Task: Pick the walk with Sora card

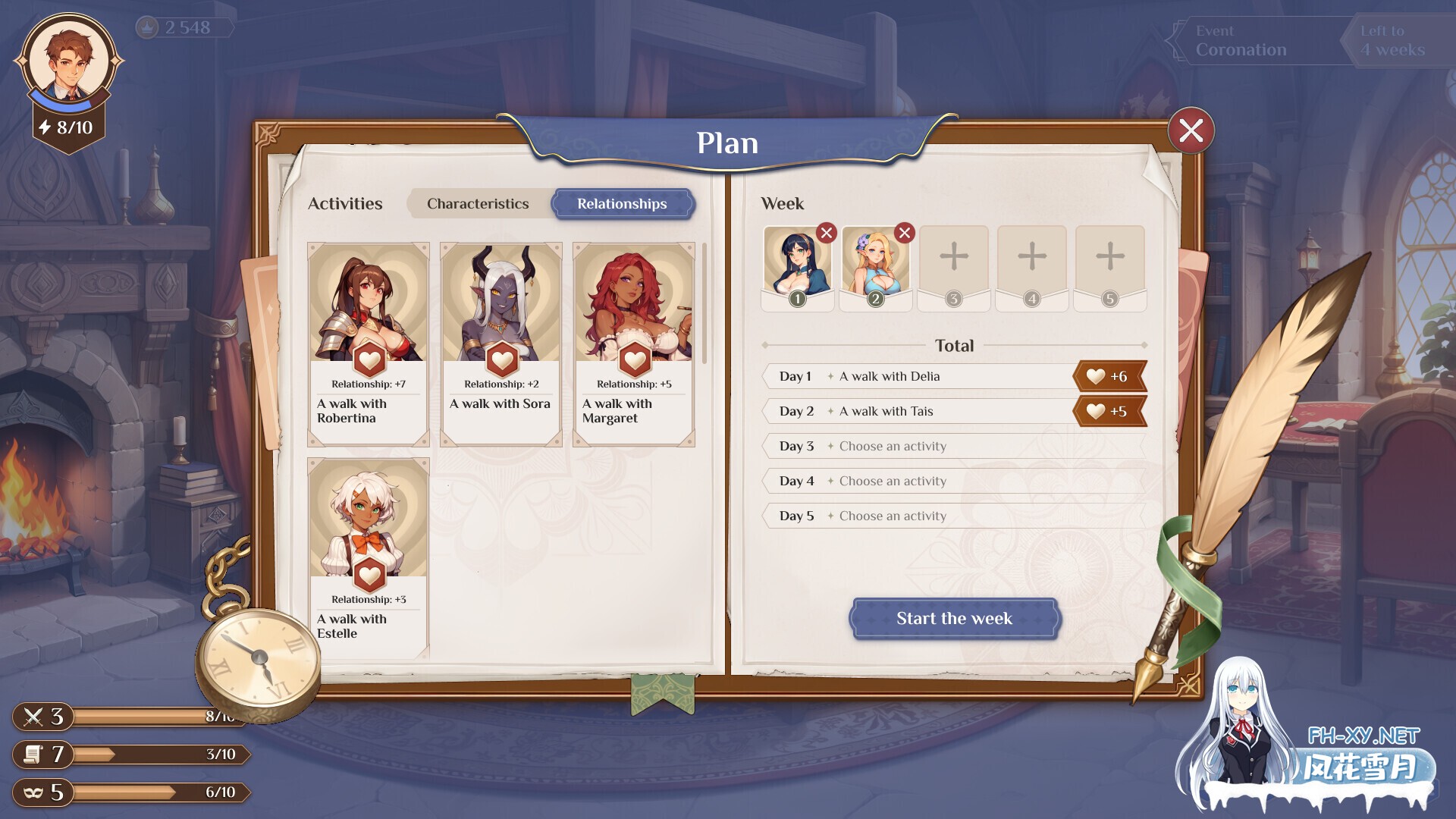Action: [501, 344]
